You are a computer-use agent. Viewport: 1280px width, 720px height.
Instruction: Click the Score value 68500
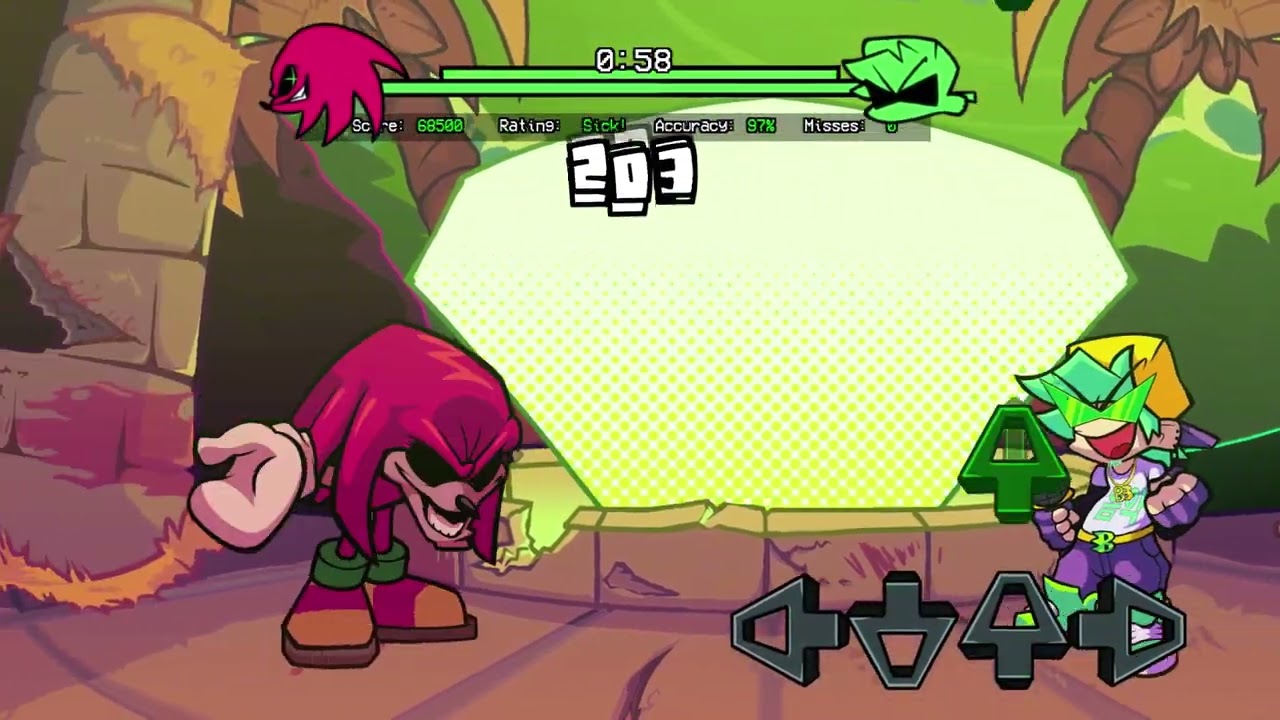(x=441, y=127)
